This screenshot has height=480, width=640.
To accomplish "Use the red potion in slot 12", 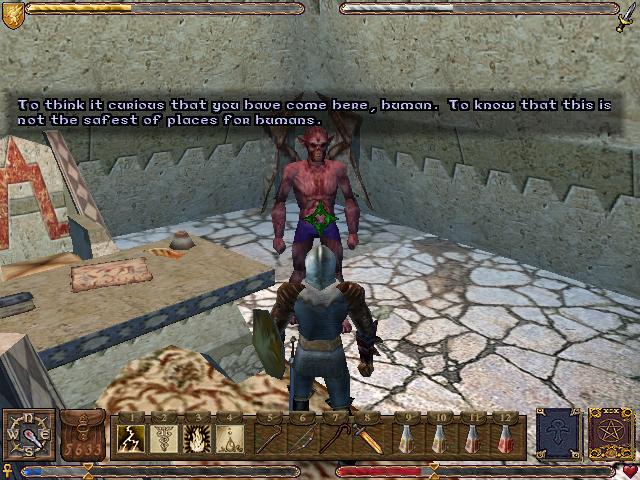I will (x=509, y=437).
